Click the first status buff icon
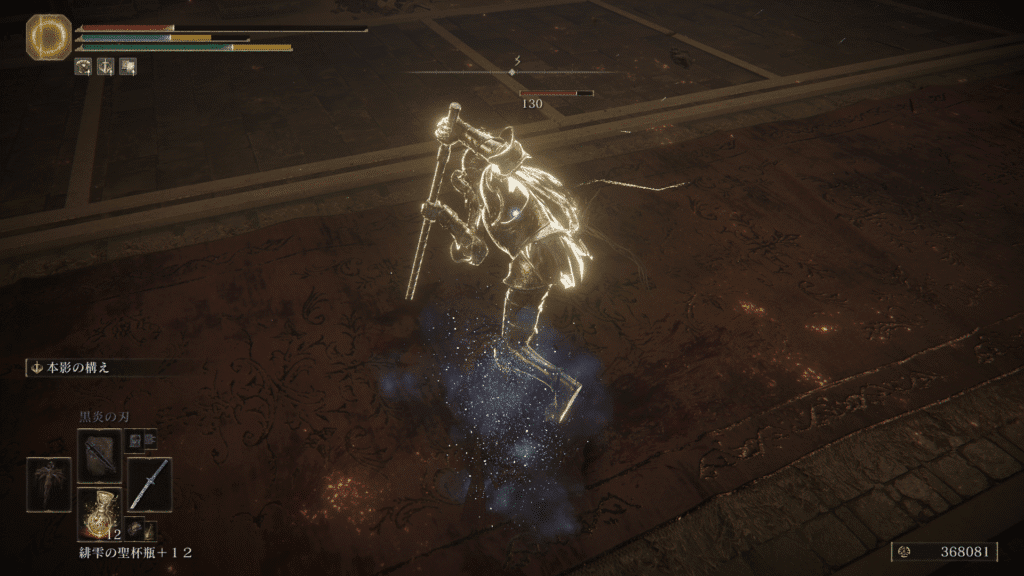Image resolution: width=1024 pixels, height=576 pixels. (x=83, y=67)
